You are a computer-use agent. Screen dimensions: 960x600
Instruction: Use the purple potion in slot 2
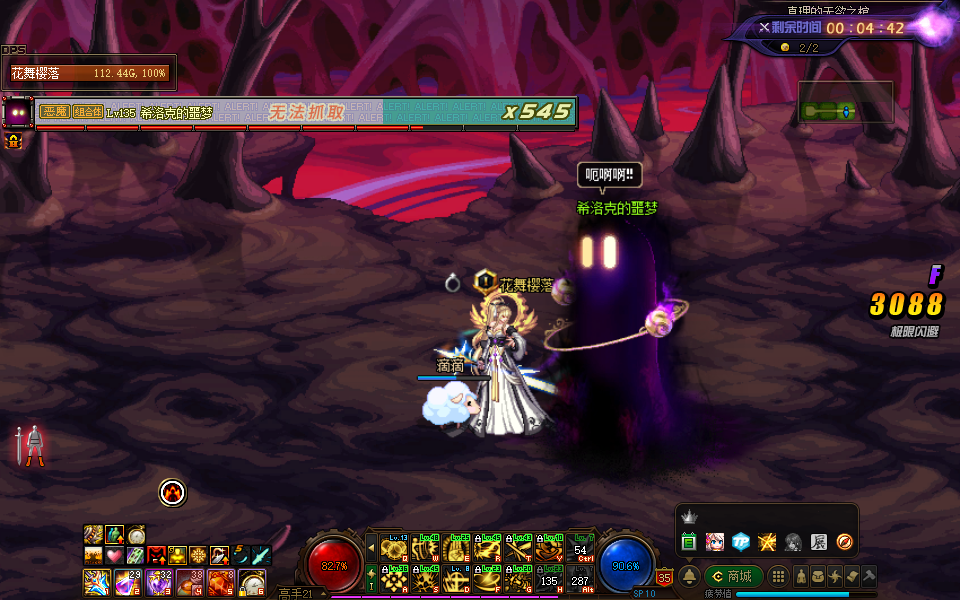click(x=127, y=580)
